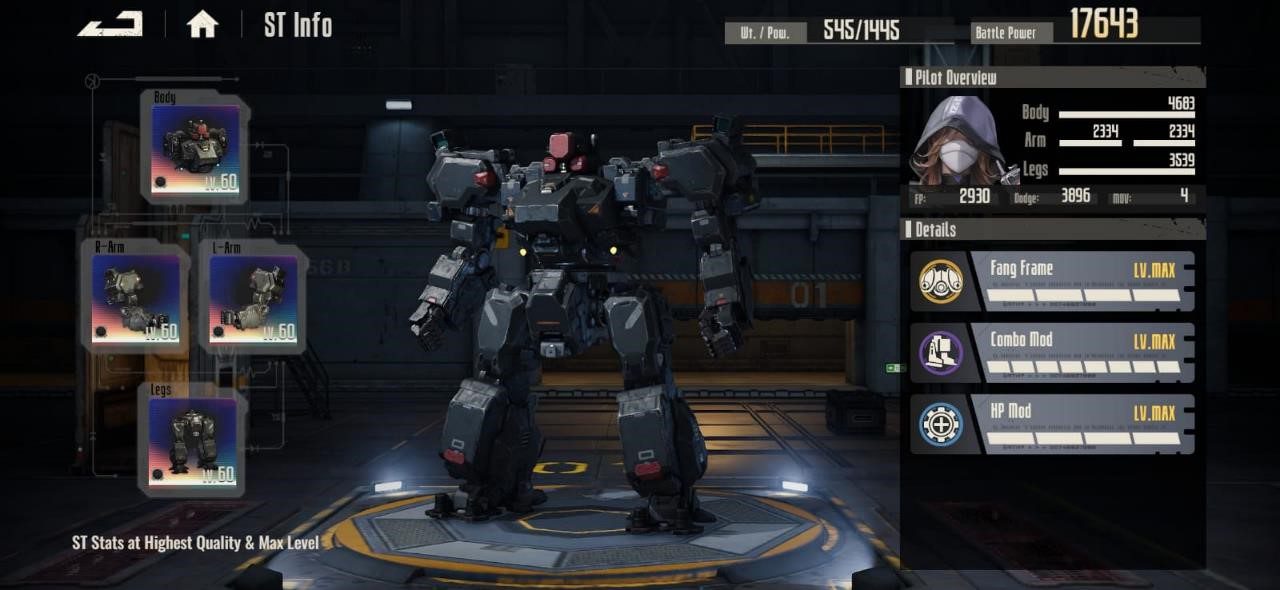This screenshot has height=590, width=1280.
Task: Open the home screen
Action: (x=202, y=25)
